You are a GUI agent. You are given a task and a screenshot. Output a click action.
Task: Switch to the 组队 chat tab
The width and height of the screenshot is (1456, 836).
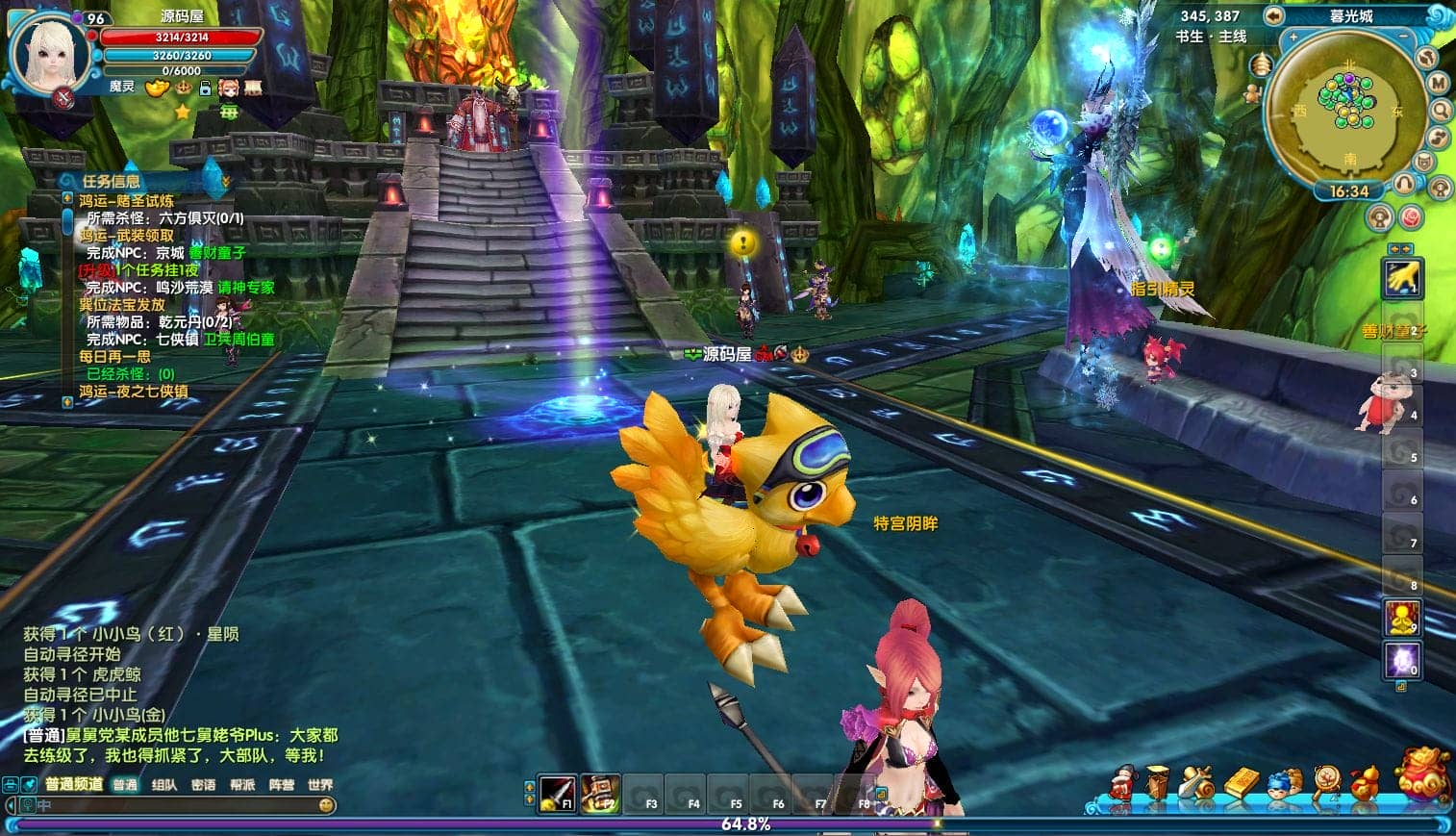coord(164,785)
